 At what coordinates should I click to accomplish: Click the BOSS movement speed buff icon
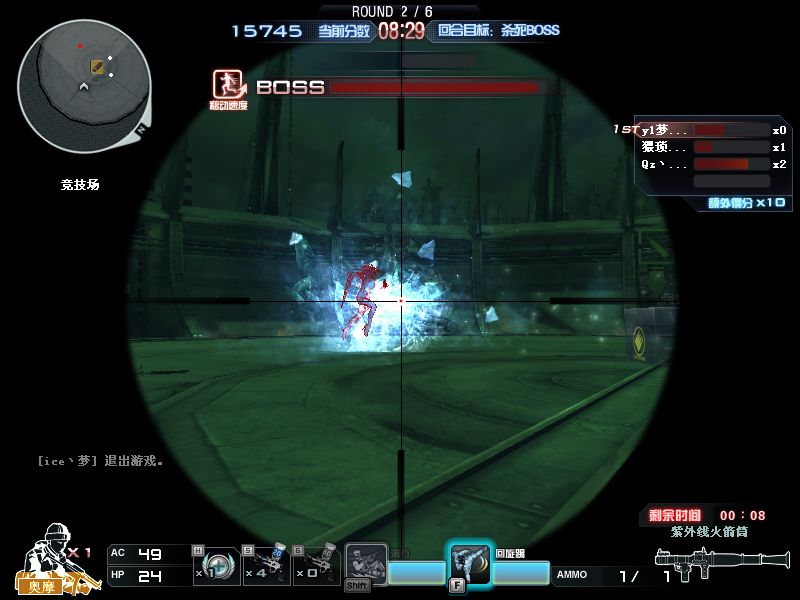(229, 86)
